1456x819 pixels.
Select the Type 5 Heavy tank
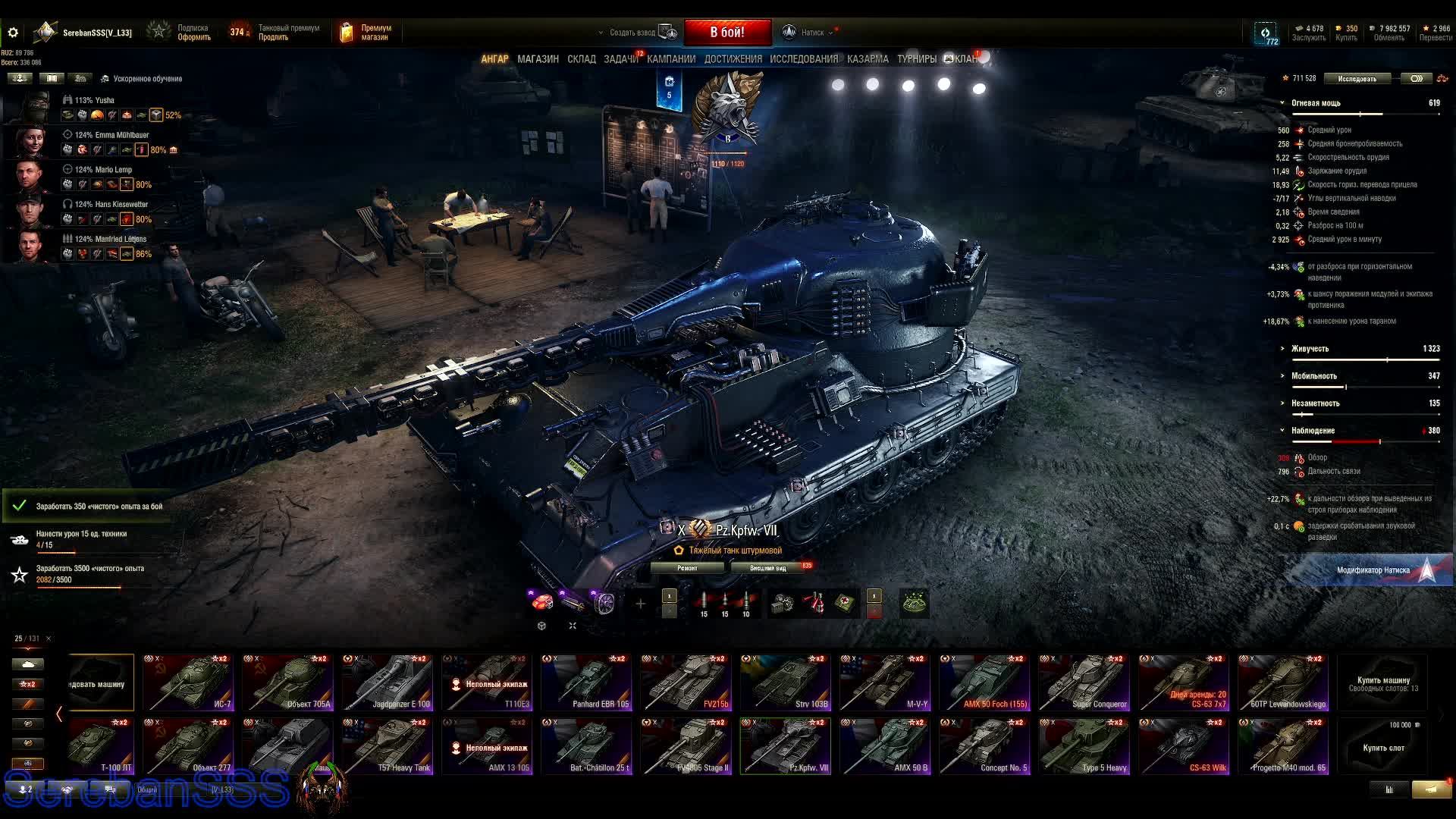coord(1084,747)
